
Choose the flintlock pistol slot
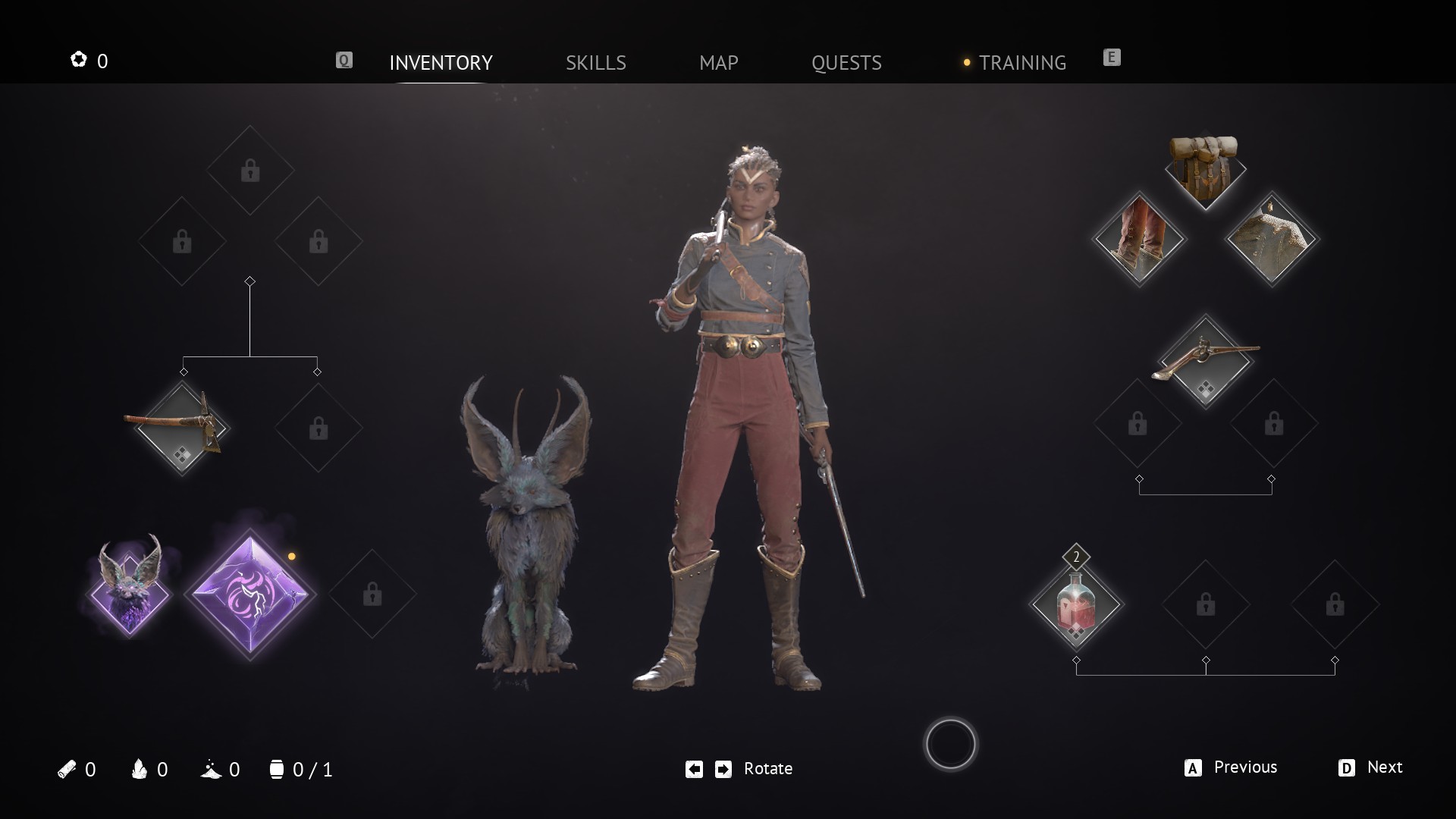1205,361
